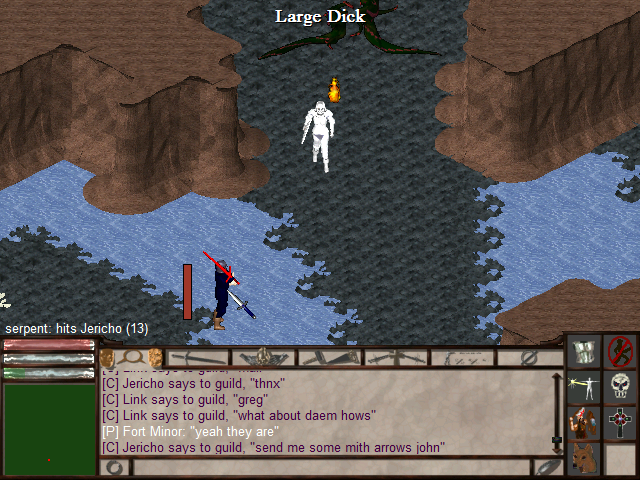Select the red-haired warrior icon
Image resolution: width=640 pixels, height=480 pixels.
(584, 424)
